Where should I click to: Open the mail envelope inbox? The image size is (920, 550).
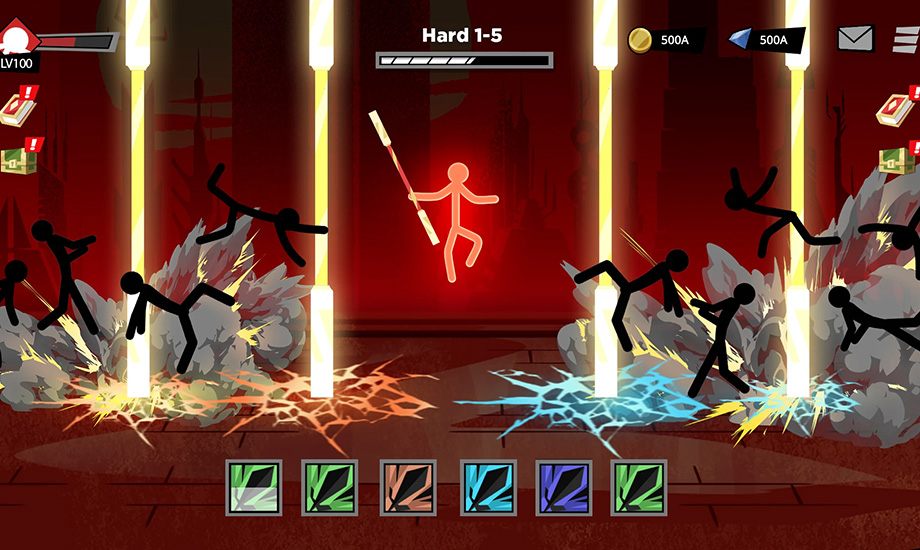(x=855, y=39)
